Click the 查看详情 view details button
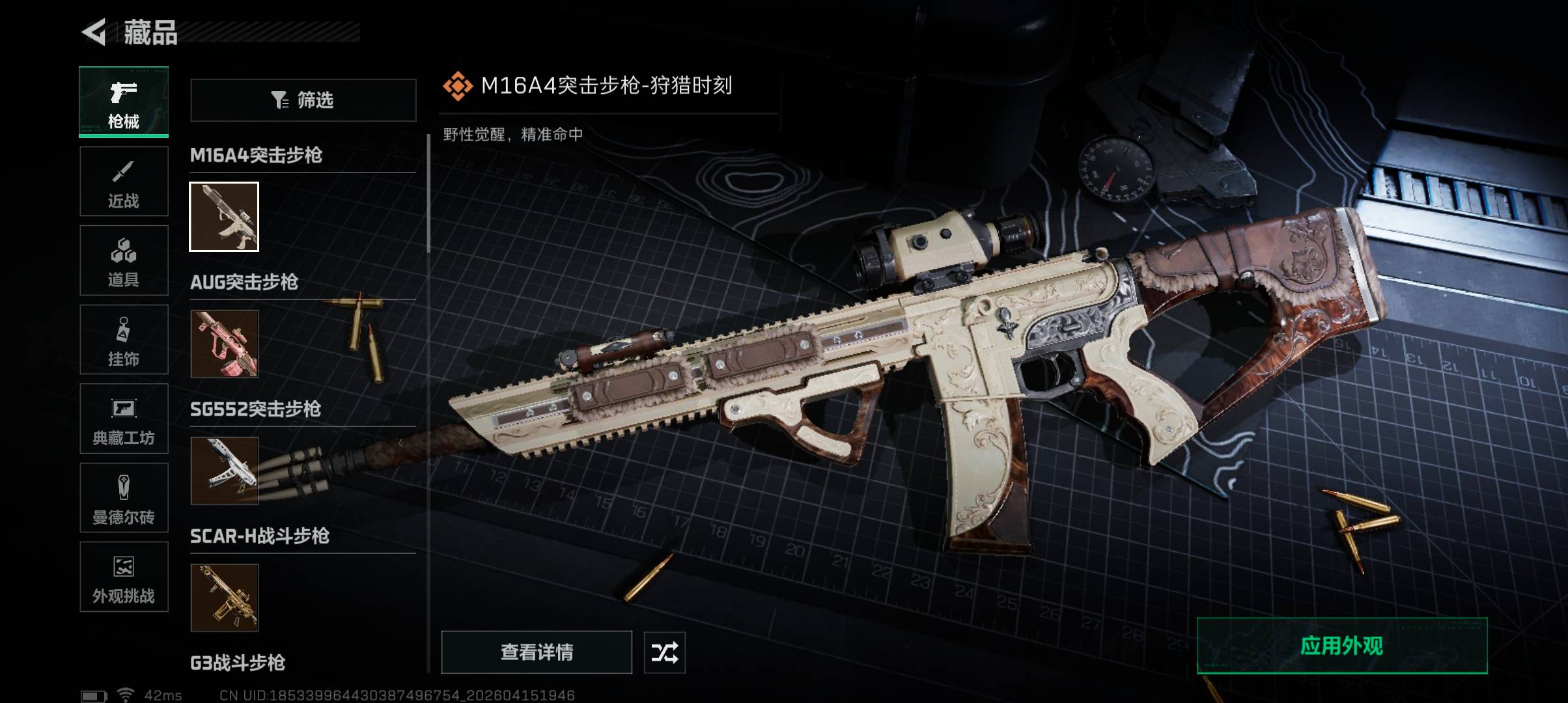Screen dimensions: 1568x703 537,652
